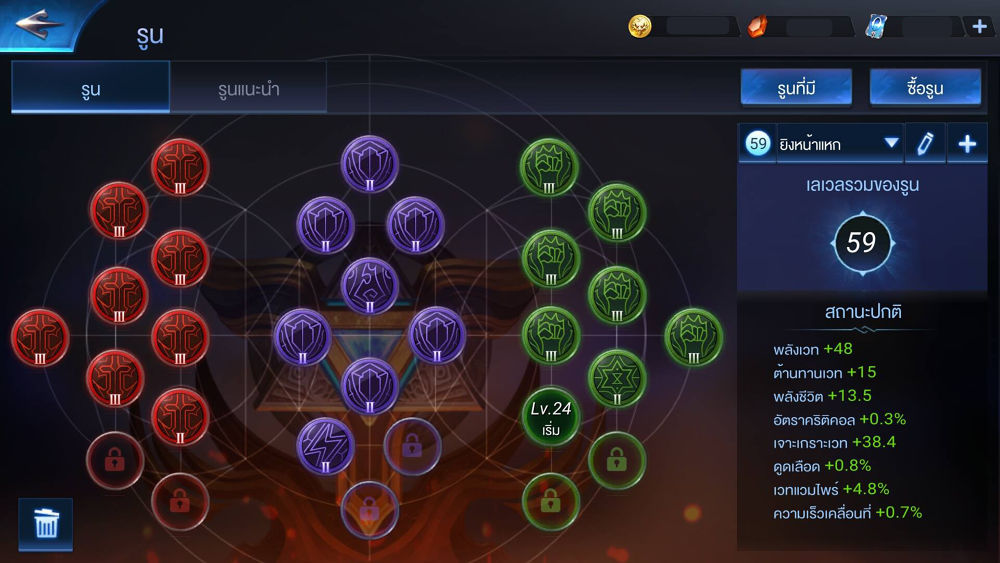Select the green star-shaped rune

click(616, 378)
